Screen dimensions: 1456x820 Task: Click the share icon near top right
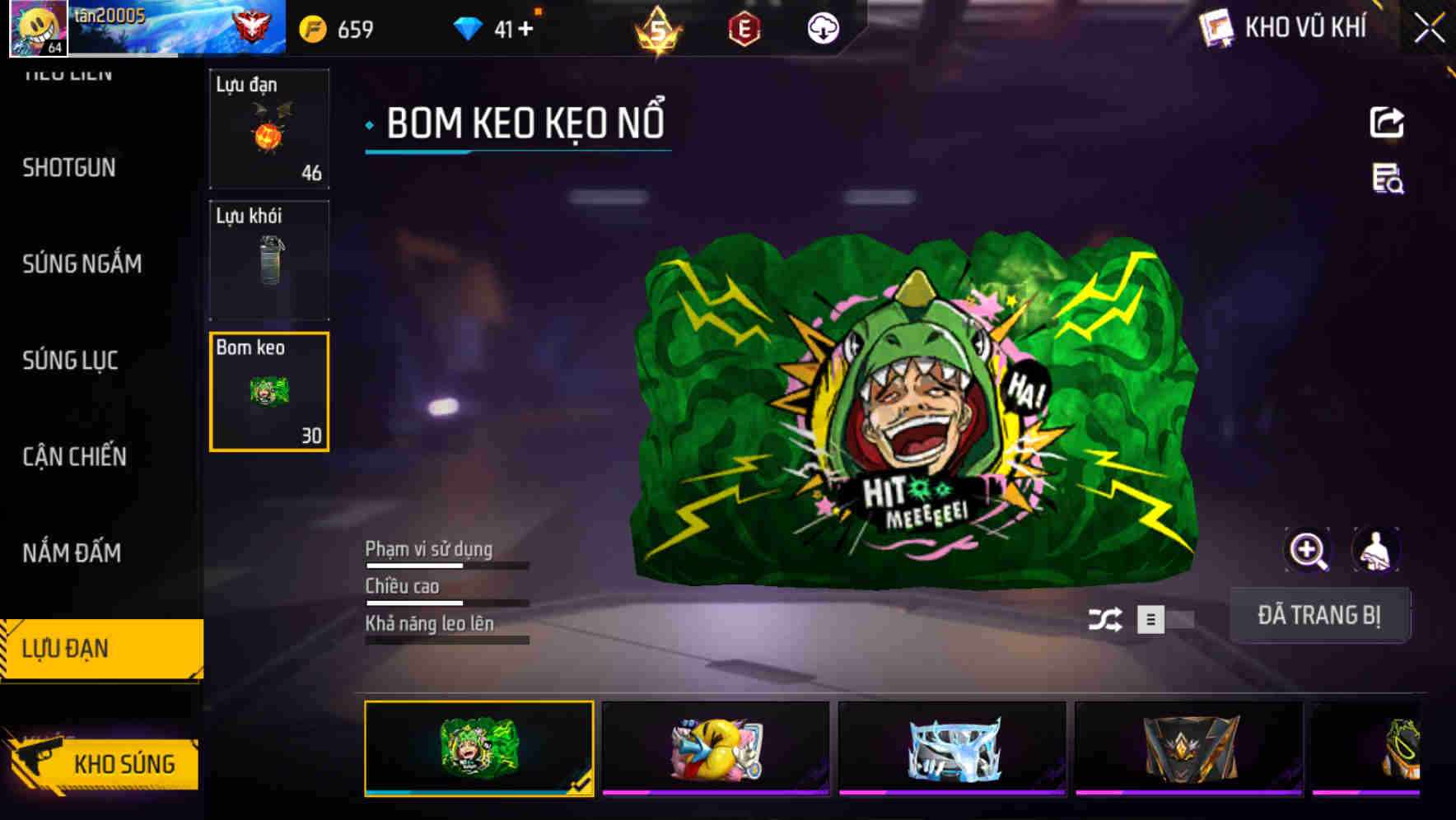(1388, 122)
